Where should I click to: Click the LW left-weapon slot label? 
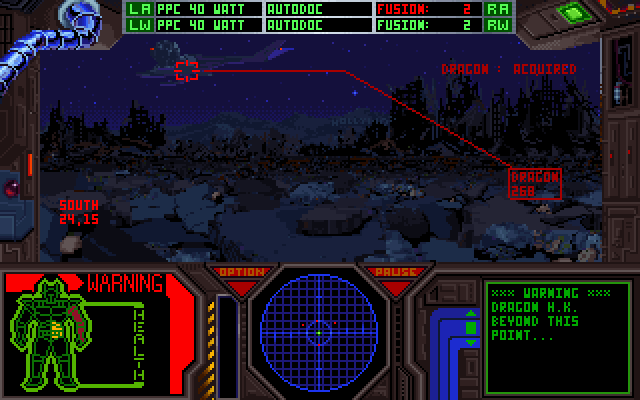[x=139, y=25]
